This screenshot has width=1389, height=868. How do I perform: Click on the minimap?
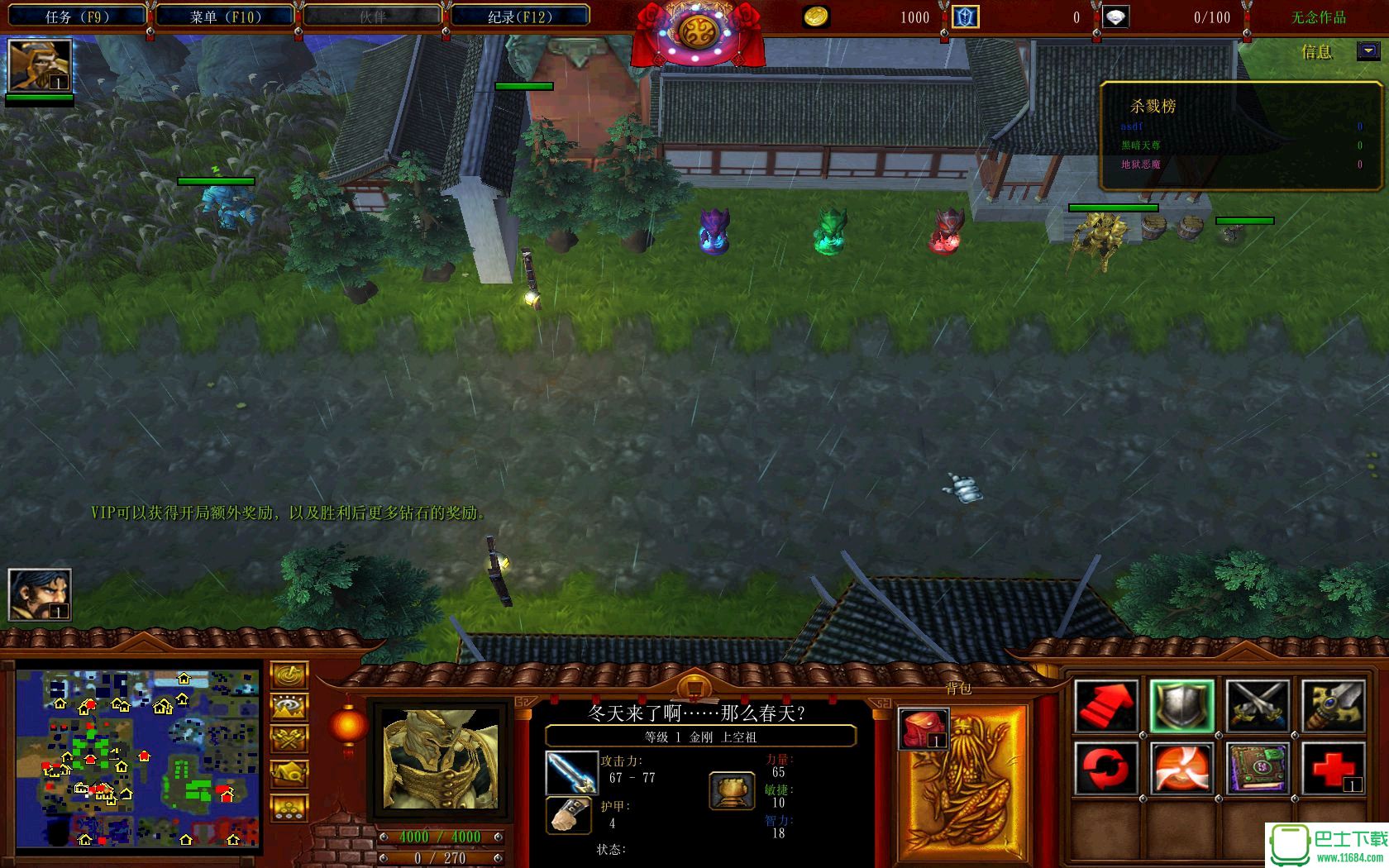tap(138, 758)
